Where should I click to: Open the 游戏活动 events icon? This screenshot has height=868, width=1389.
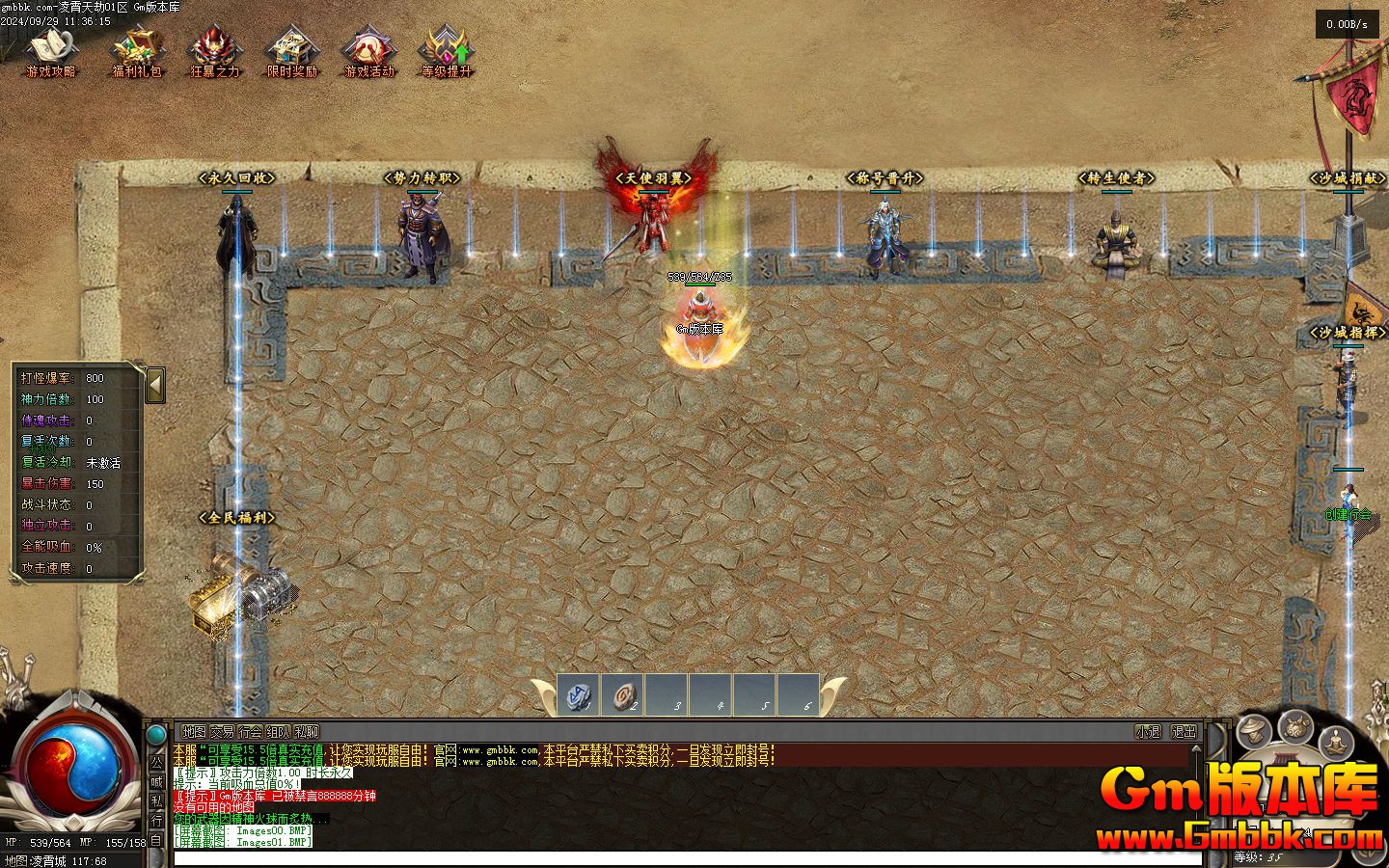pos(369,50)
